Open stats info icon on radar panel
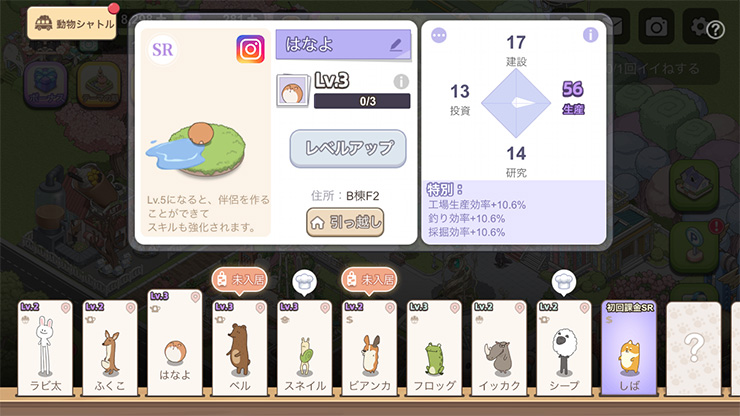Screen dimensions: 740x416 click(x=590, y=35)
